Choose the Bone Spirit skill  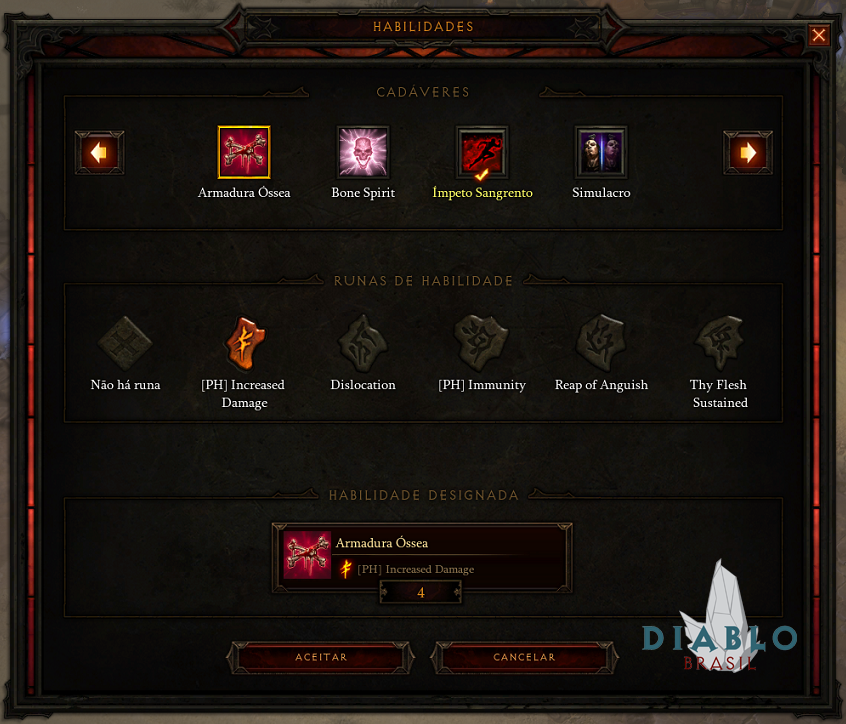pos(363,153)
